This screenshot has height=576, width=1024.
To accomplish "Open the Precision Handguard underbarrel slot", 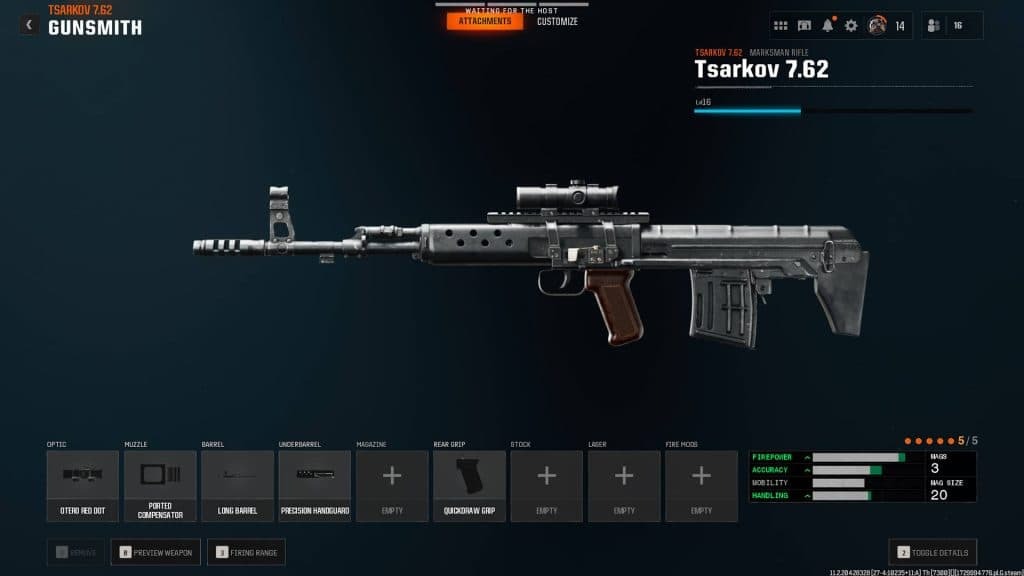I will pyautogui.click(x=315, y=486).
